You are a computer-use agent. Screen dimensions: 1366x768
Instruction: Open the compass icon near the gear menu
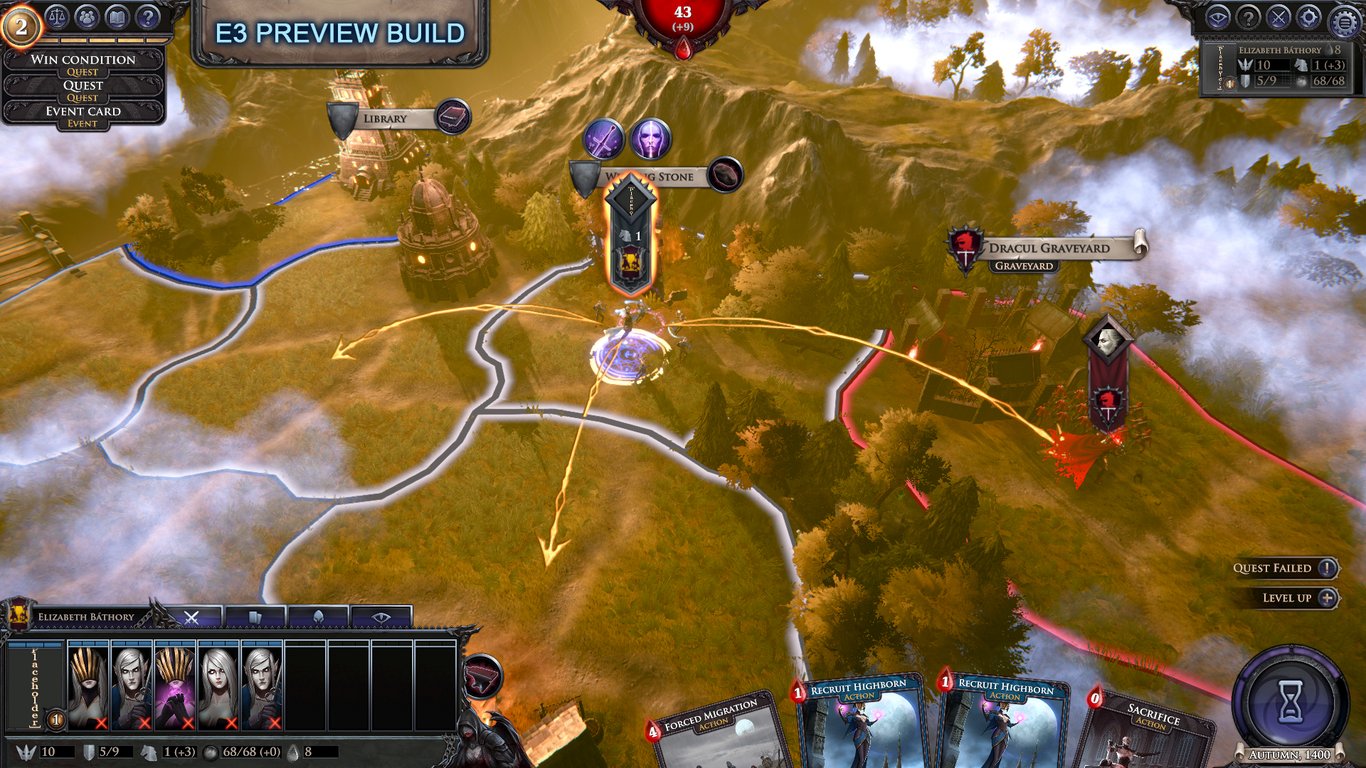[x=1308, y=16]
